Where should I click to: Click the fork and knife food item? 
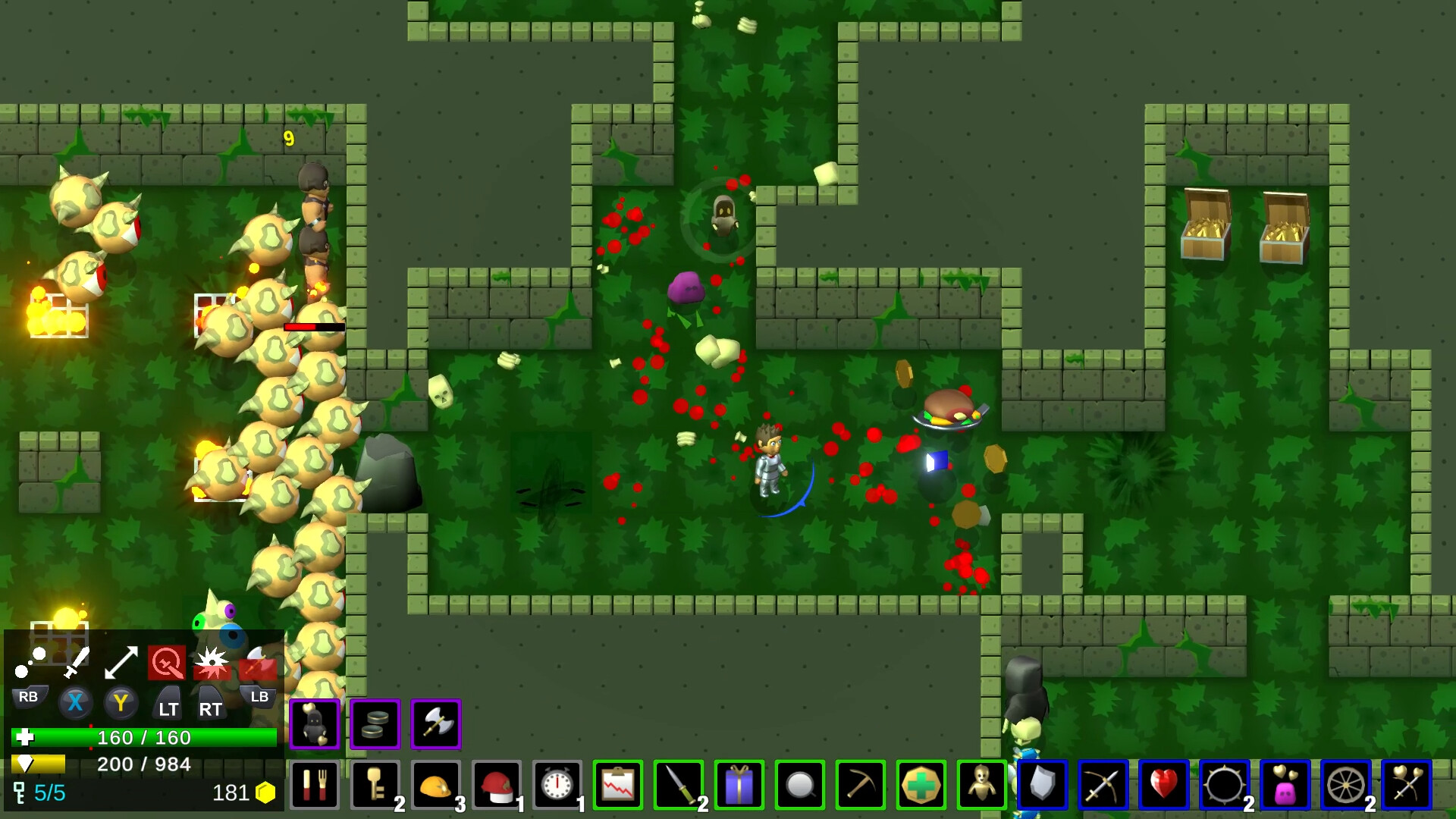pos(314,786)
